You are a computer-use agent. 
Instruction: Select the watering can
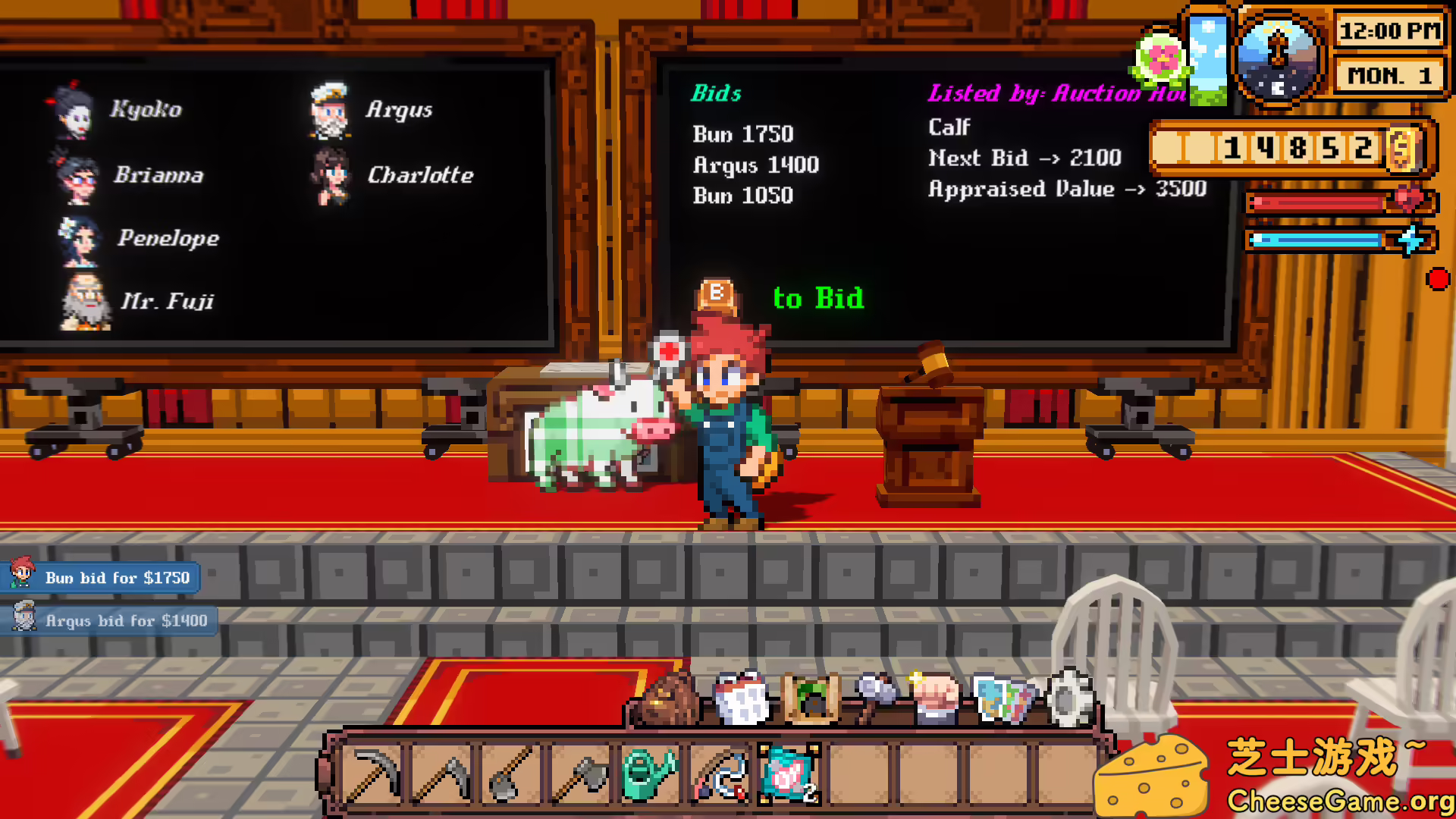648,773
